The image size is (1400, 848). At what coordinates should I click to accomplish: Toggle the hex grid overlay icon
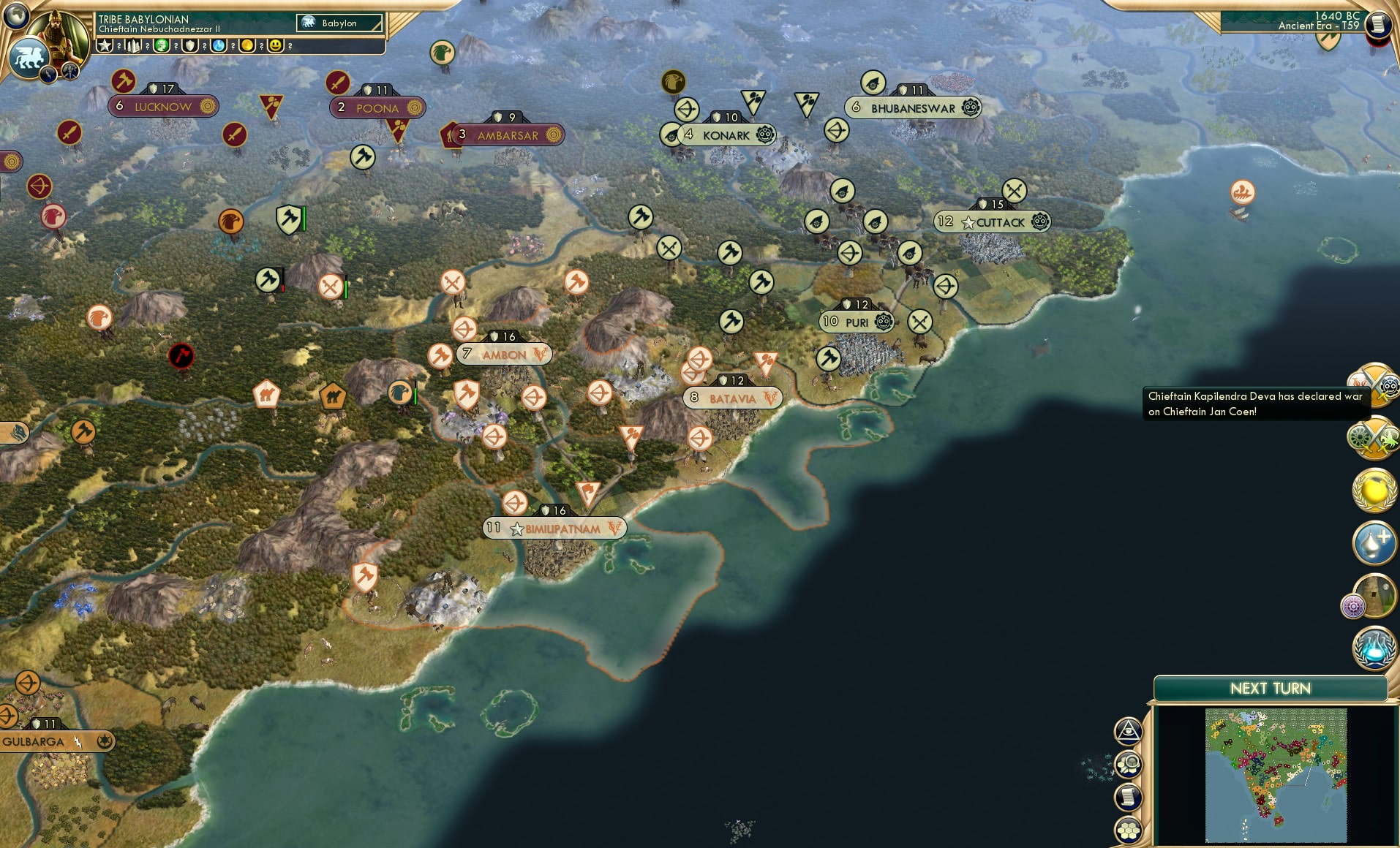pos(1129,829)
